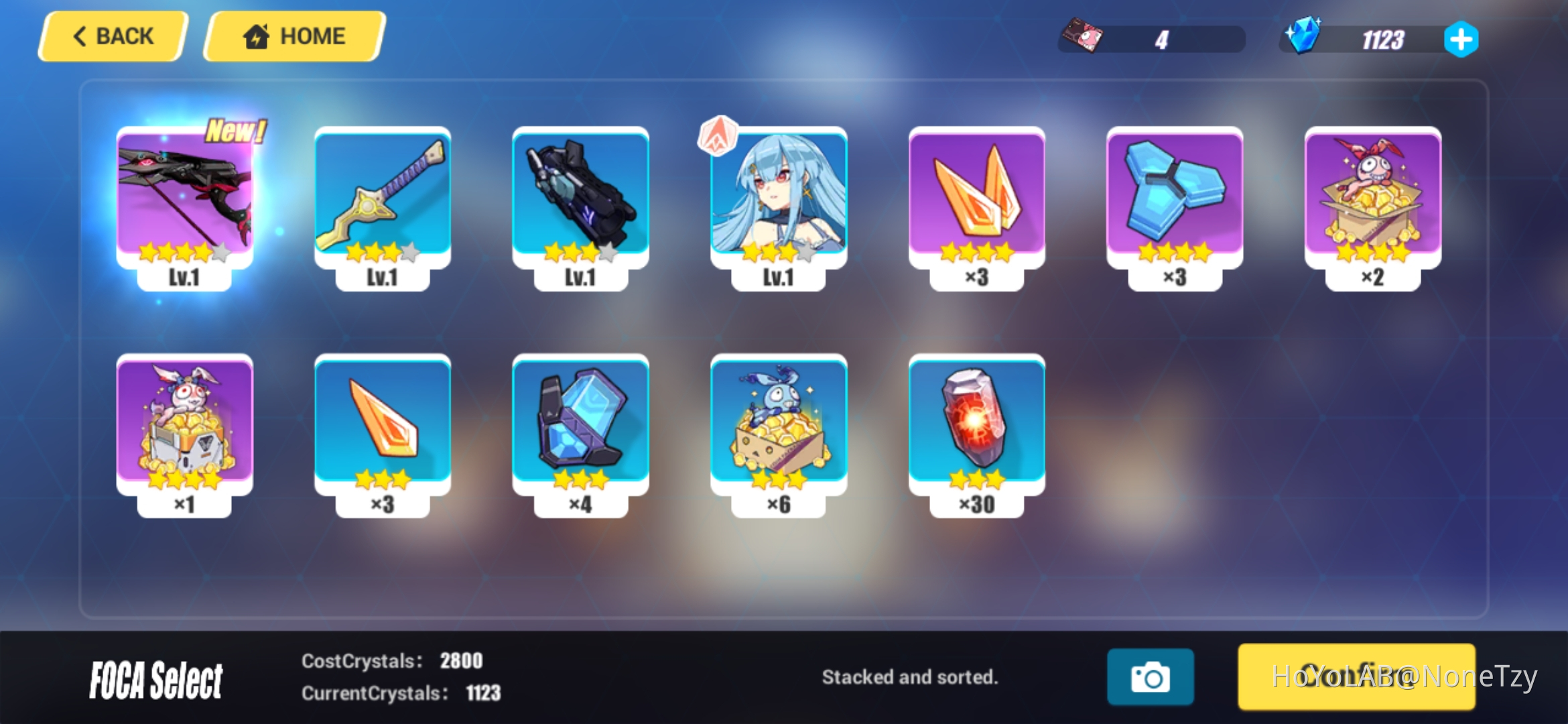
Task: Open the currency top-up with the plus icon
Action: [x=1461, y=39]
